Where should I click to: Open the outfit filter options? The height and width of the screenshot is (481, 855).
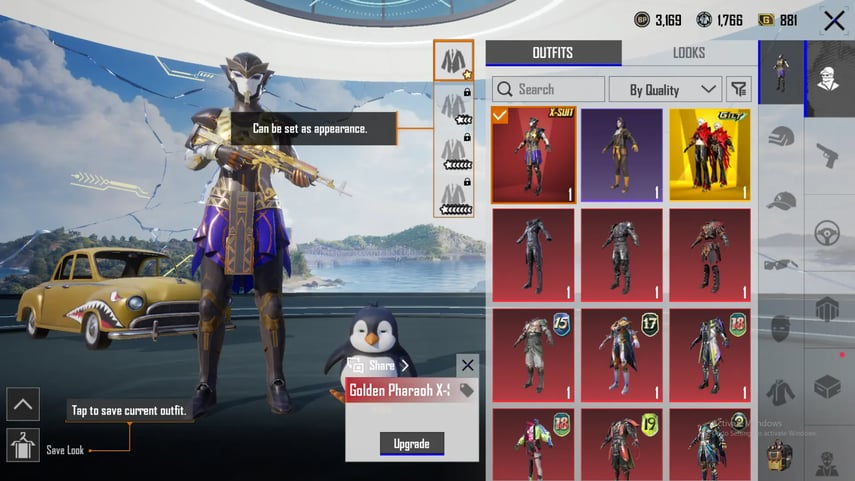tap(738, 89)
